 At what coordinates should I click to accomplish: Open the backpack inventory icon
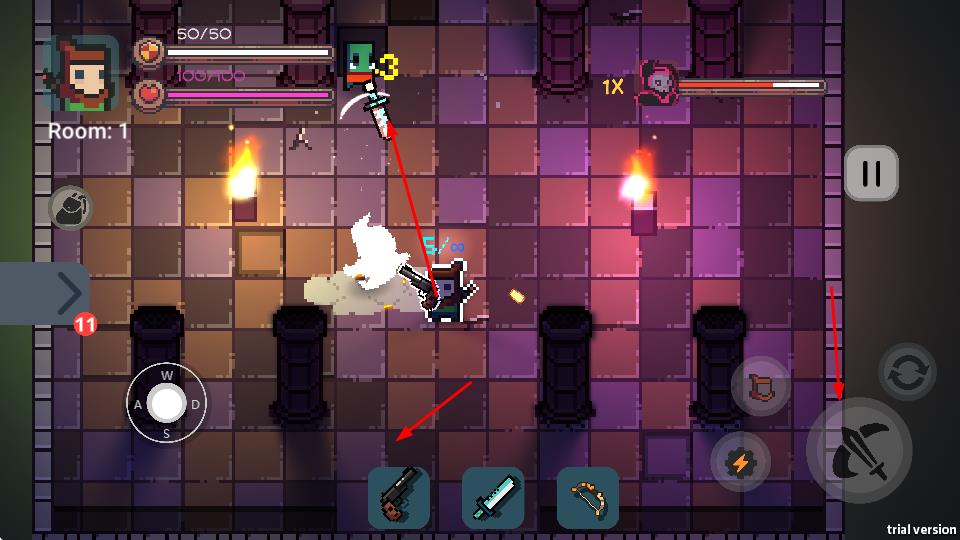[x=69, y=207]
